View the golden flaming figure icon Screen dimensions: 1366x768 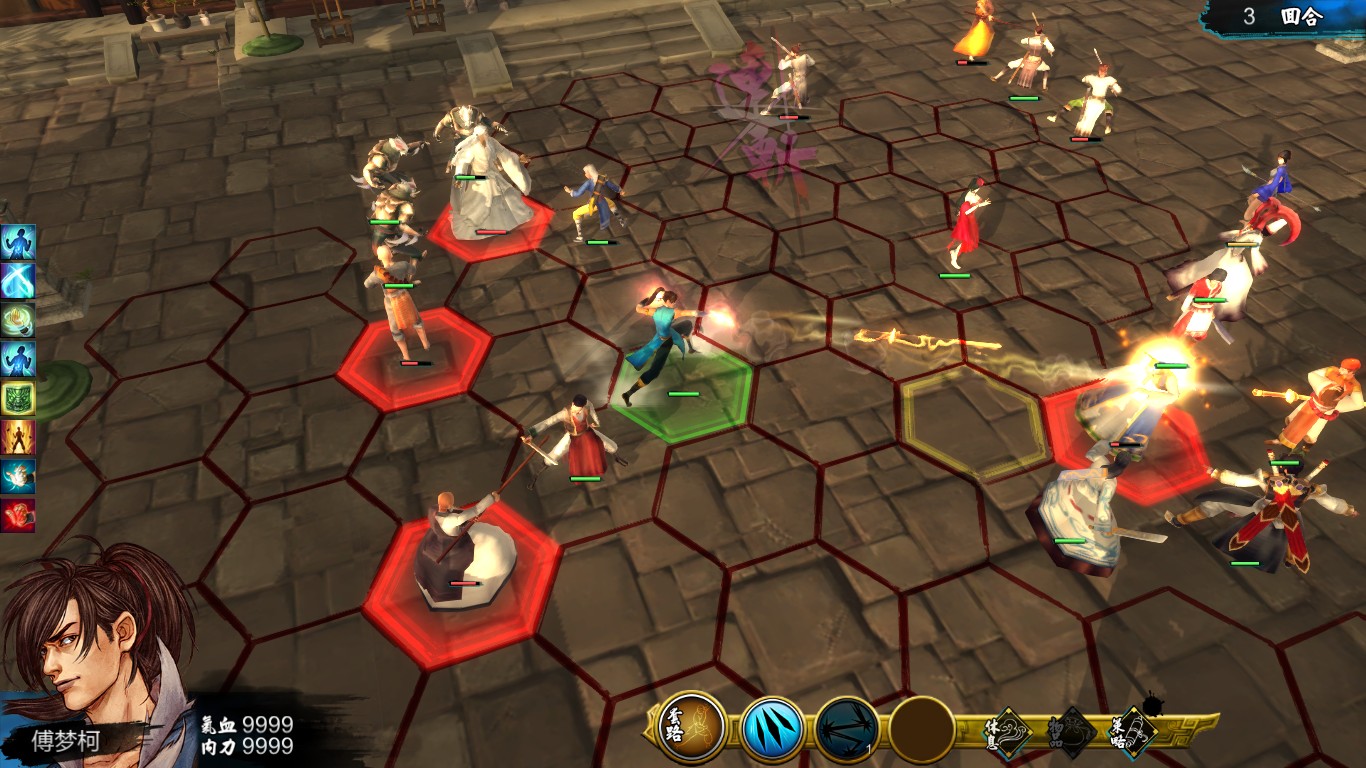coord(18,437)
